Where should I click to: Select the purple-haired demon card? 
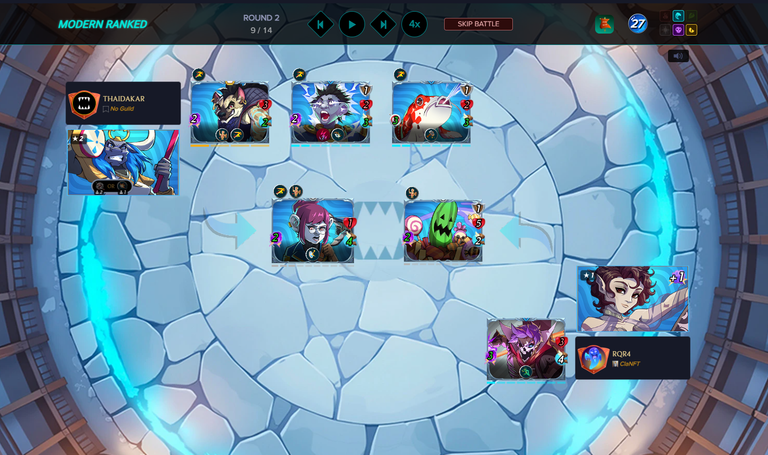(x=526, y=349)
